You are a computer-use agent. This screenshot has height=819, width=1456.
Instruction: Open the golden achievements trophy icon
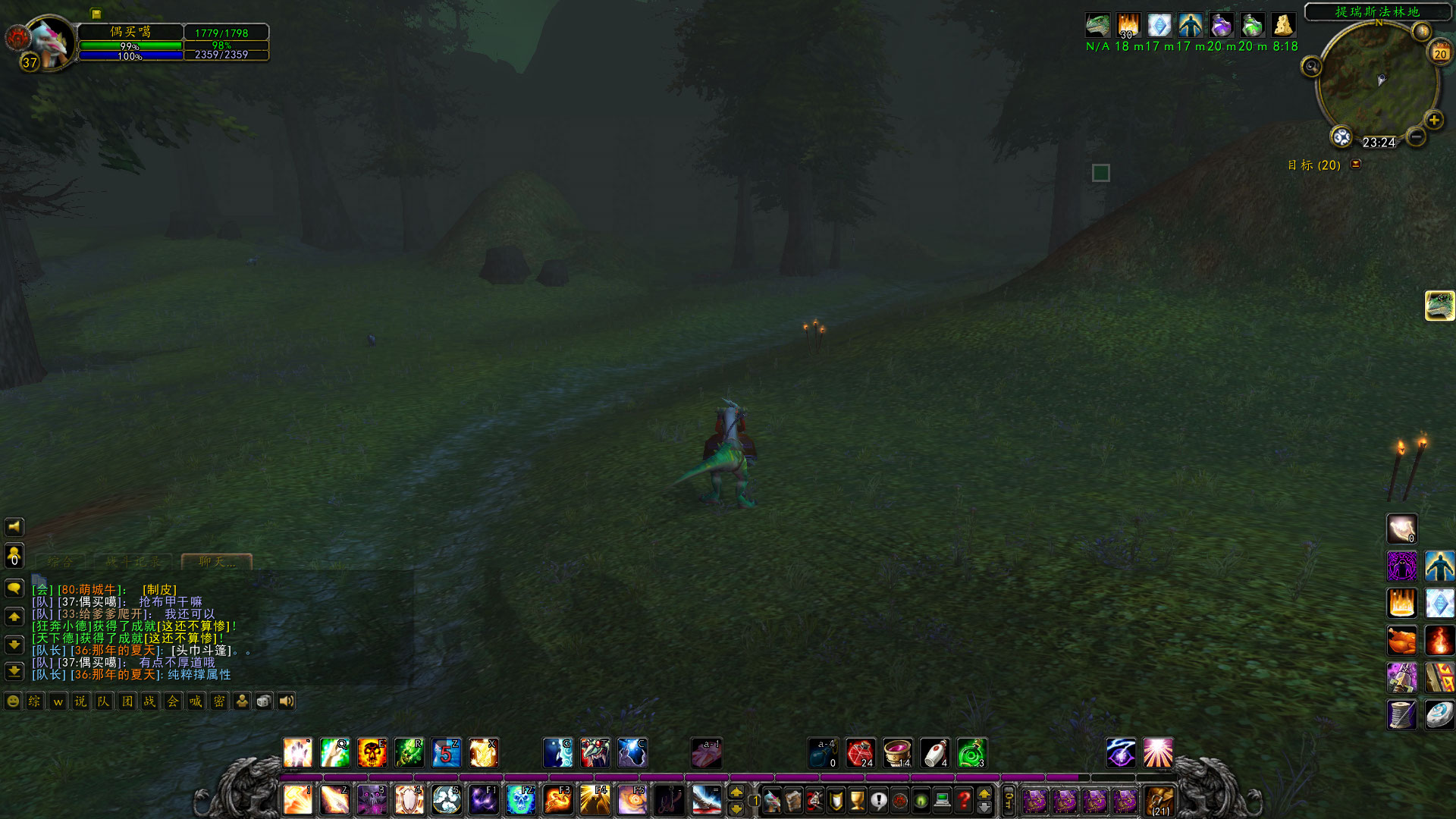tap(856, 800)
